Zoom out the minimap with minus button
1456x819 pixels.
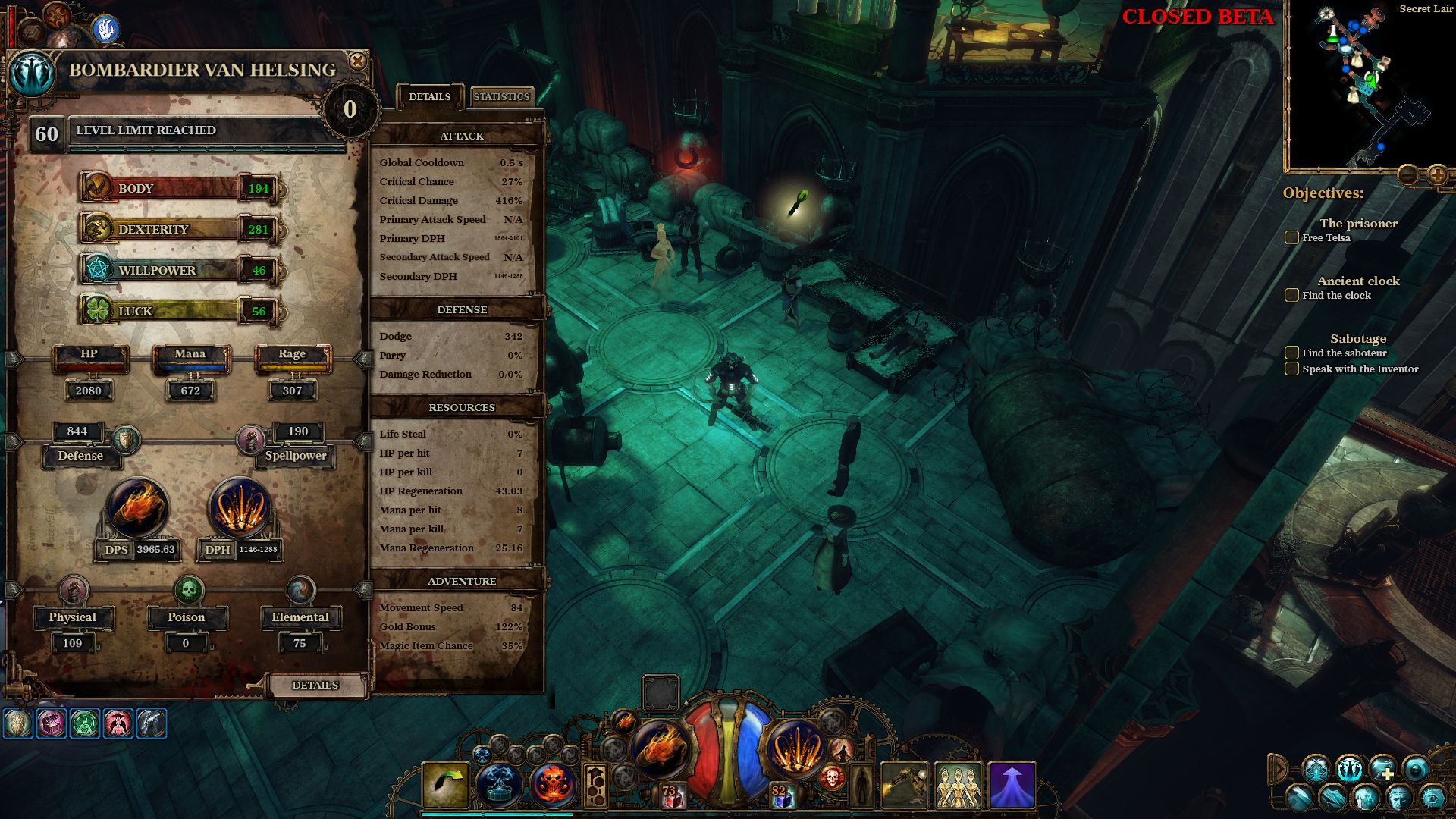coord(1407,175)
